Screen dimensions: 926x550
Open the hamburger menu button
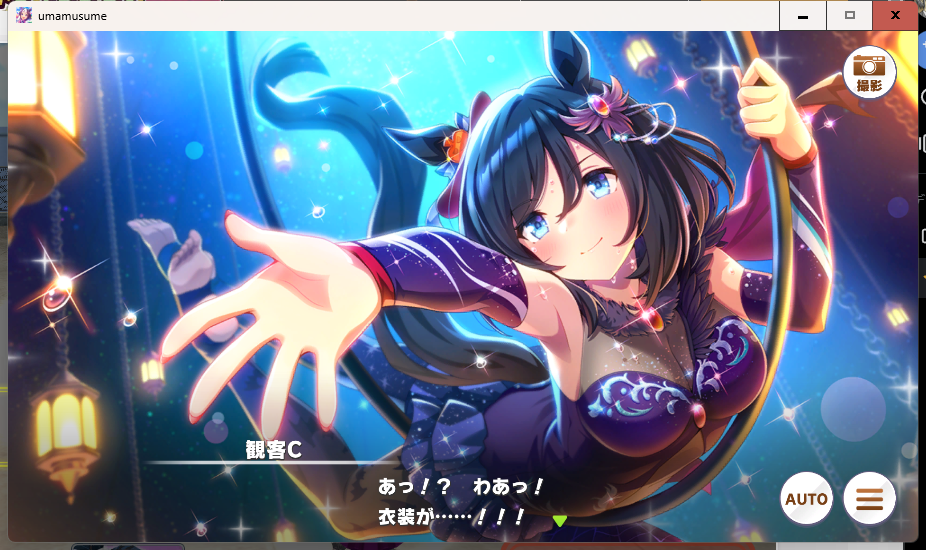(x=869, y=498)
